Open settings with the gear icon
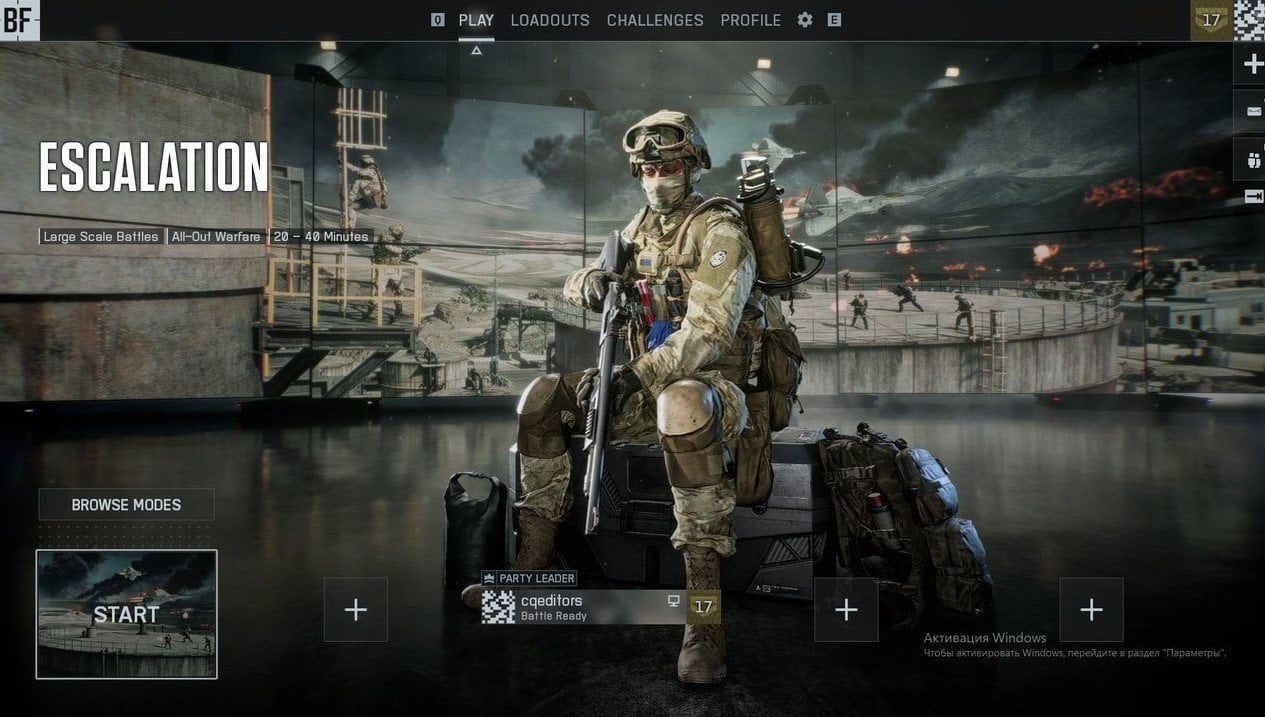The image size is (1265, 717). pos(805,20)
